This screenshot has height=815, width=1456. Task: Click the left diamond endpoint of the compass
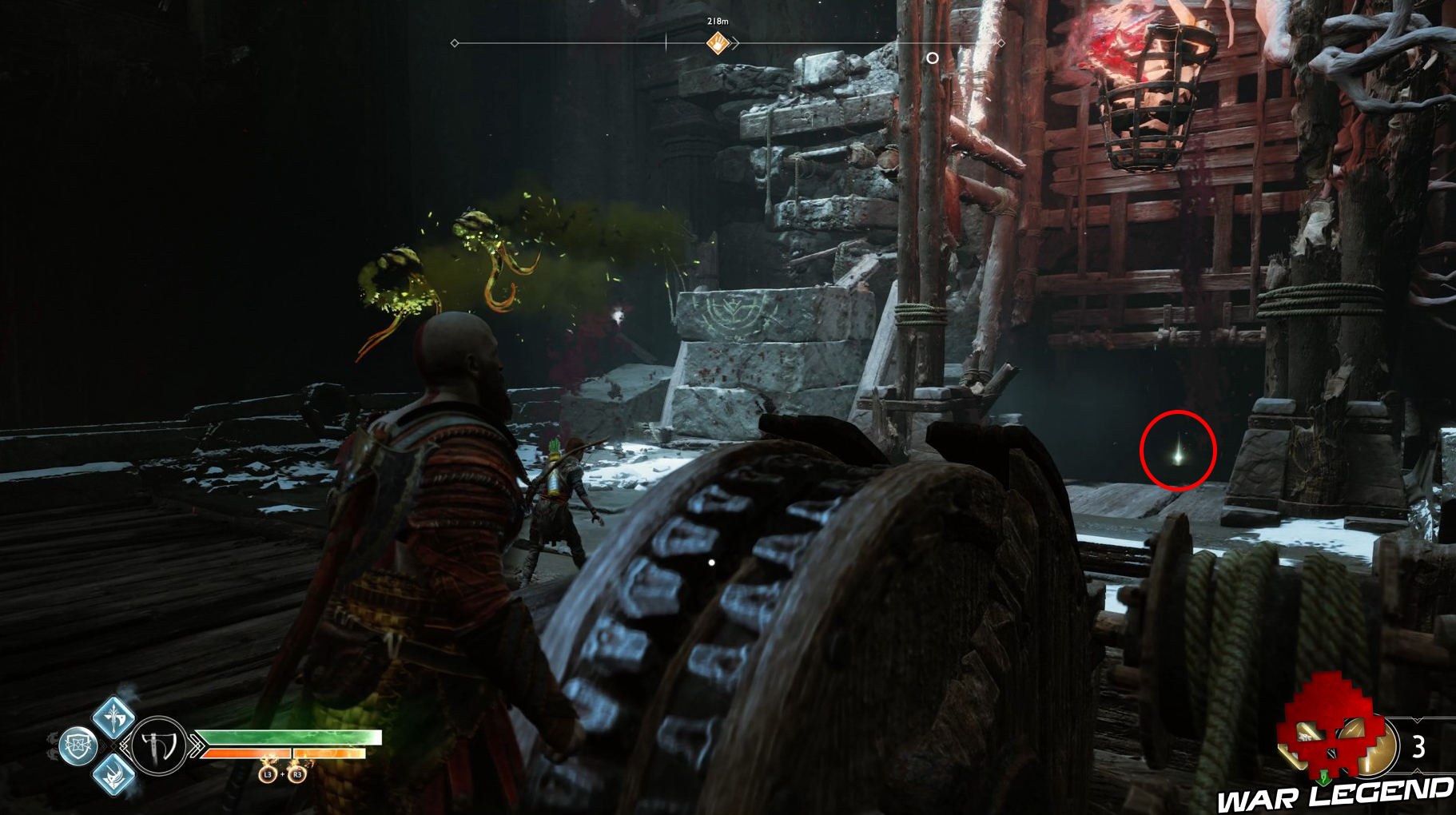click(x=454, y=42)
